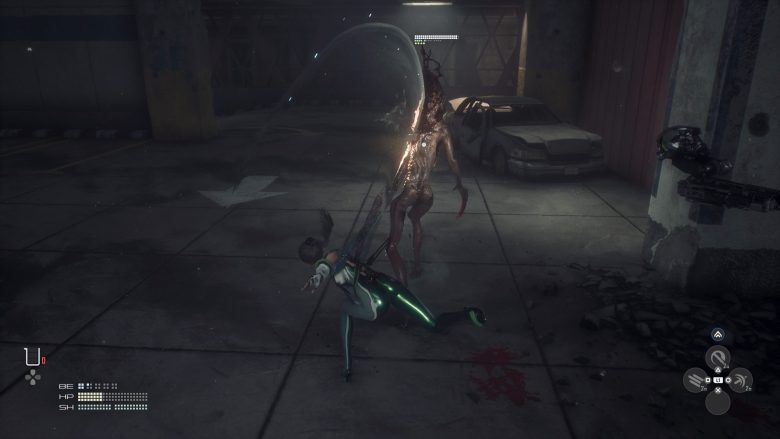Select the healing tumbler item slot
This screenshot has height=439, width=780.
[x=33, y=356]
